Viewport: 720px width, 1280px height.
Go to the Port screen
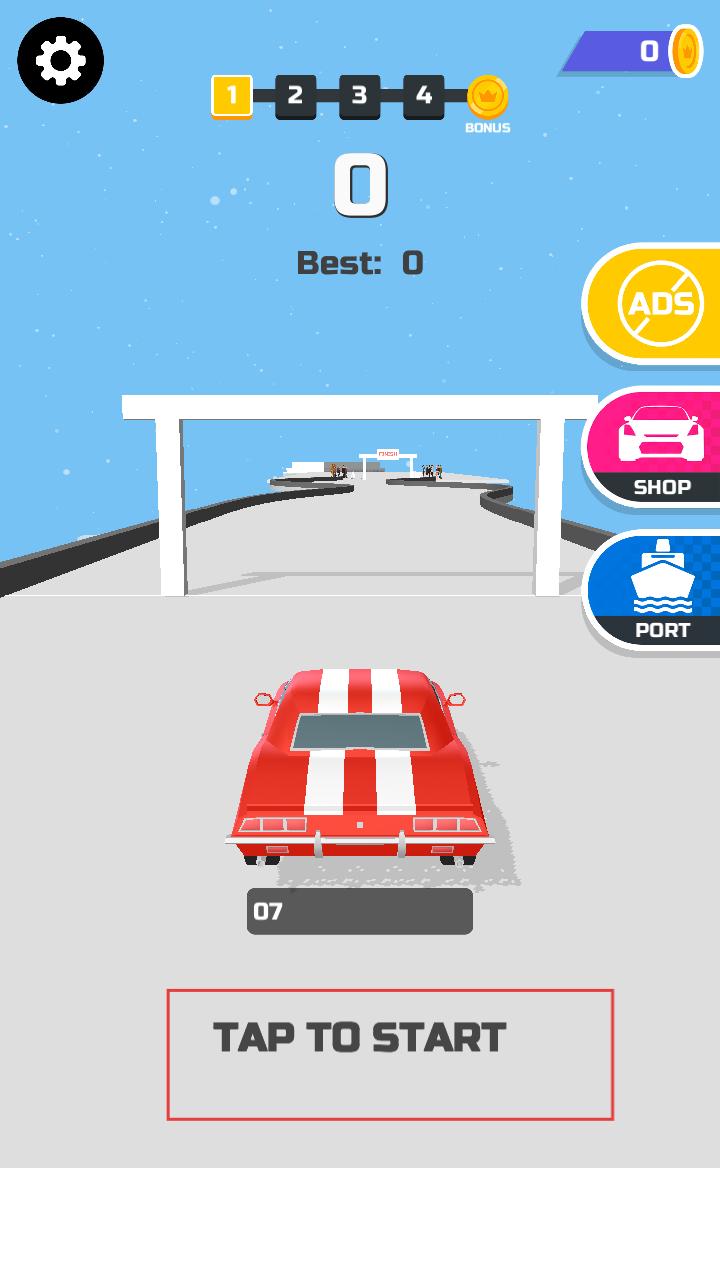(660, 591)
